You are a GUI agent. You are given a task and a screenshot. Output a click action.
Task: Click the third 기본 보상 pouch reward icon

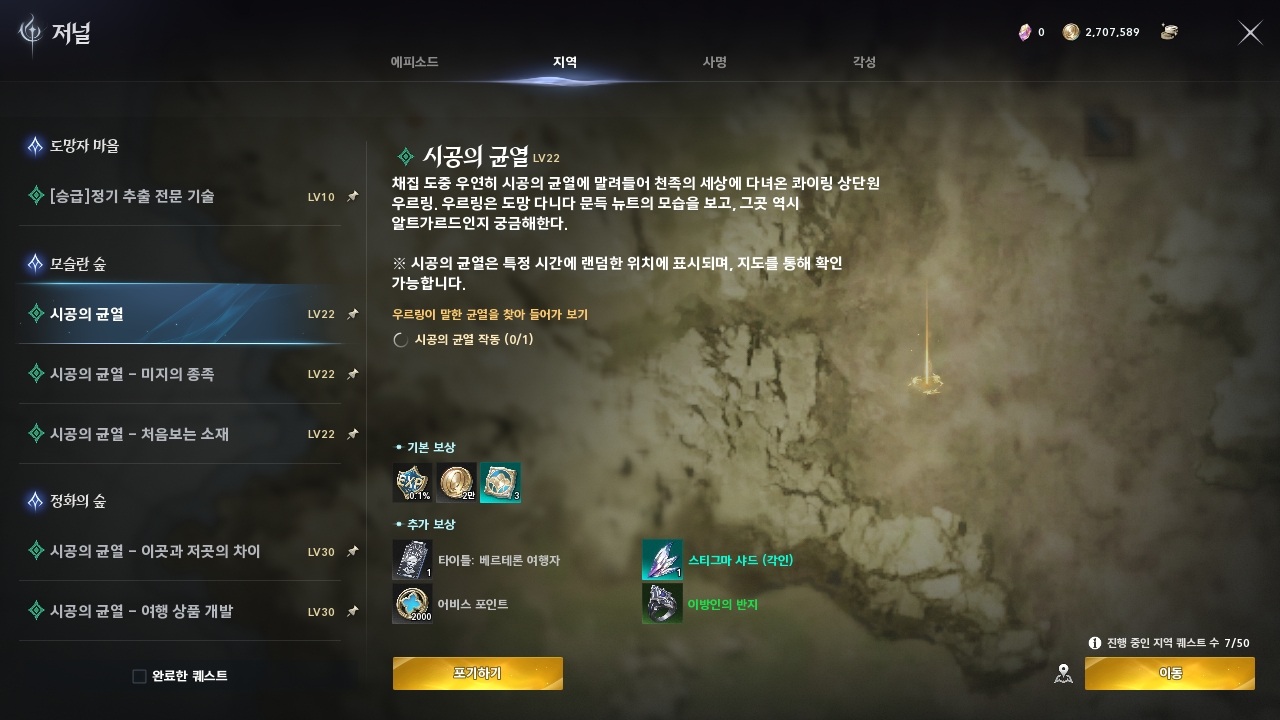(x=500, y=482)
